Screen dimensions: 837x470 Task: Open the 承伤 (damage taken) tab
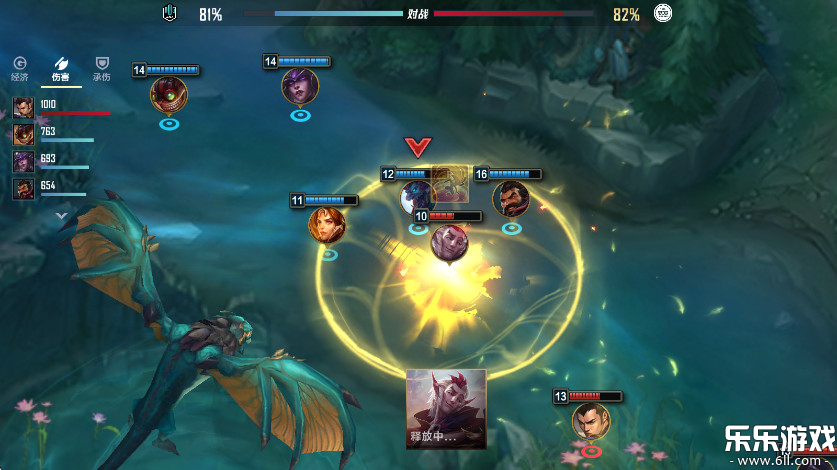click(x=101, y=69)
